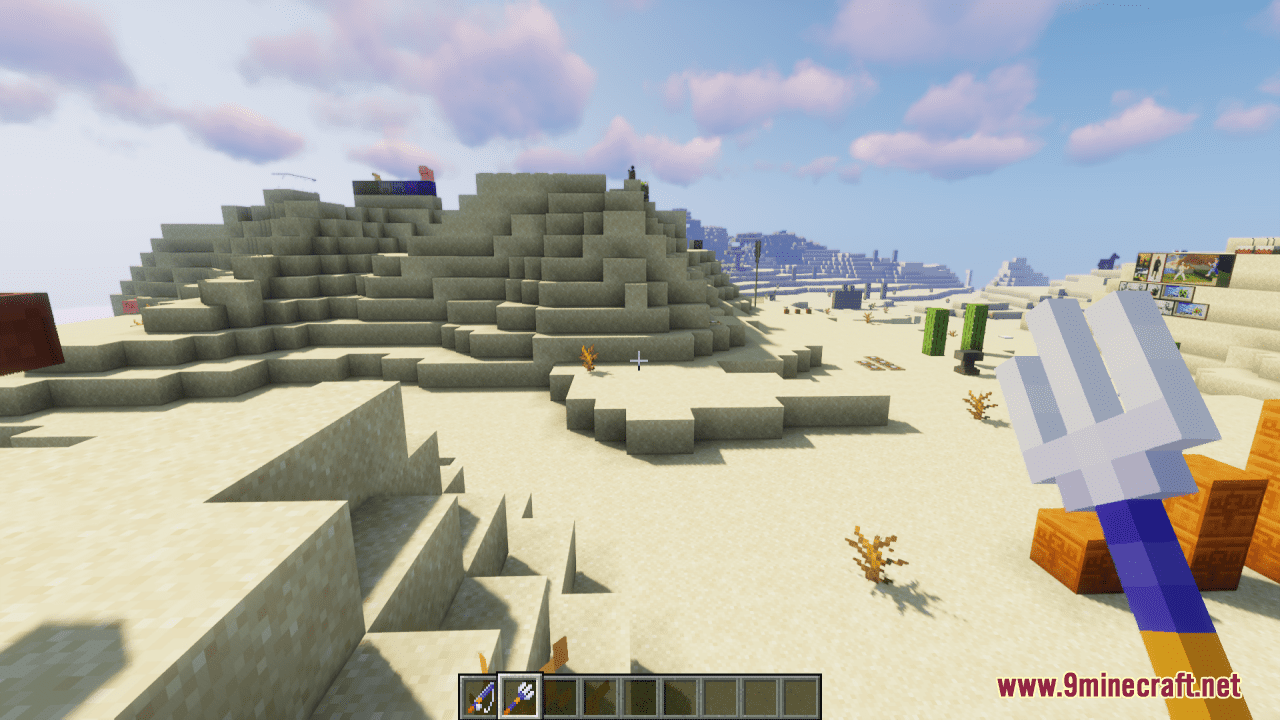1280x720 pixels.
Task: Click the hook of the fishing rod icon
Action: click(x=487, y=706)
